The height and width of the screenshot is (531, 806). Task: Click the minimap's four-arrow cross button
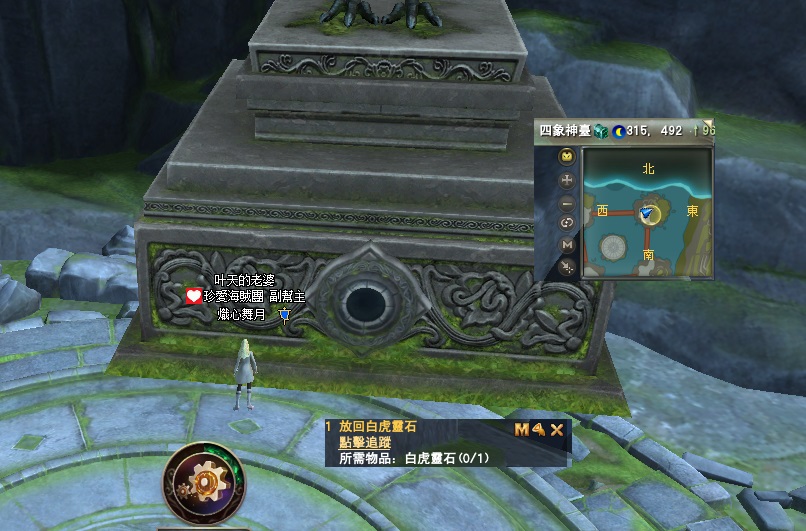567,180
